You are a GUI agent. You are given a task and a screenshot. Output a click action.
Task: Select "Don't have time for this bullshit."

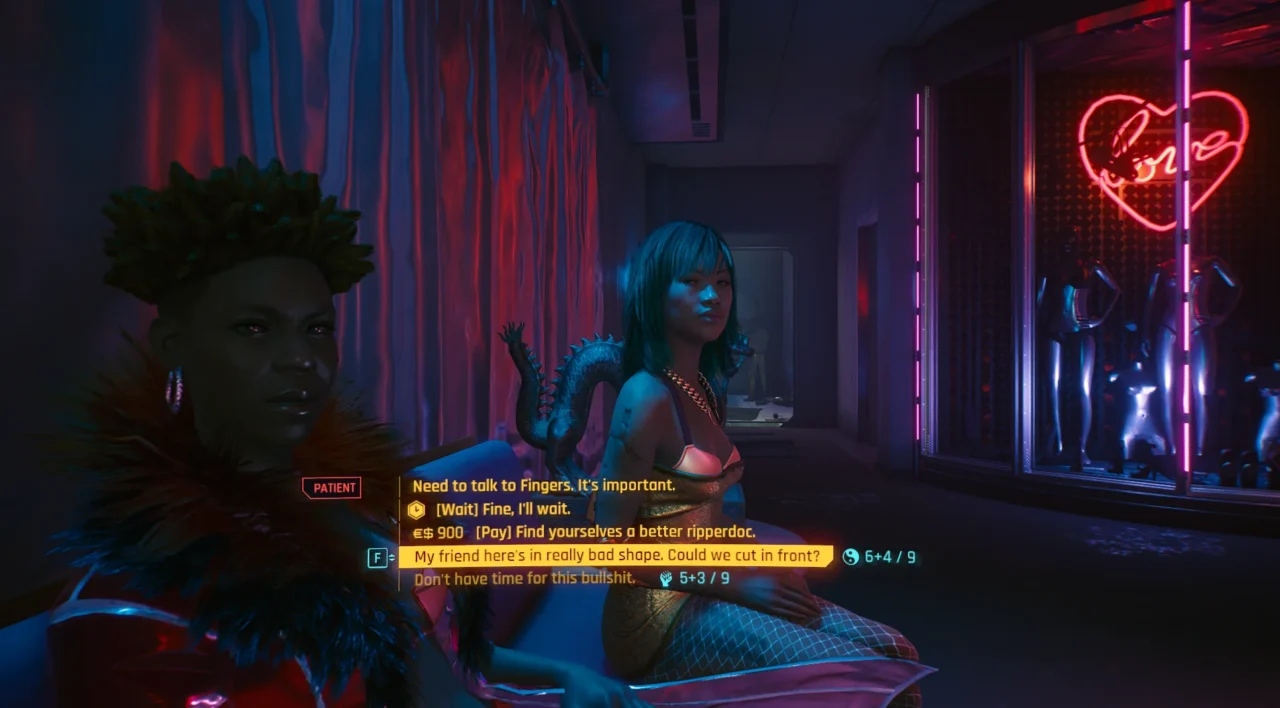click(x=524, y=579)
